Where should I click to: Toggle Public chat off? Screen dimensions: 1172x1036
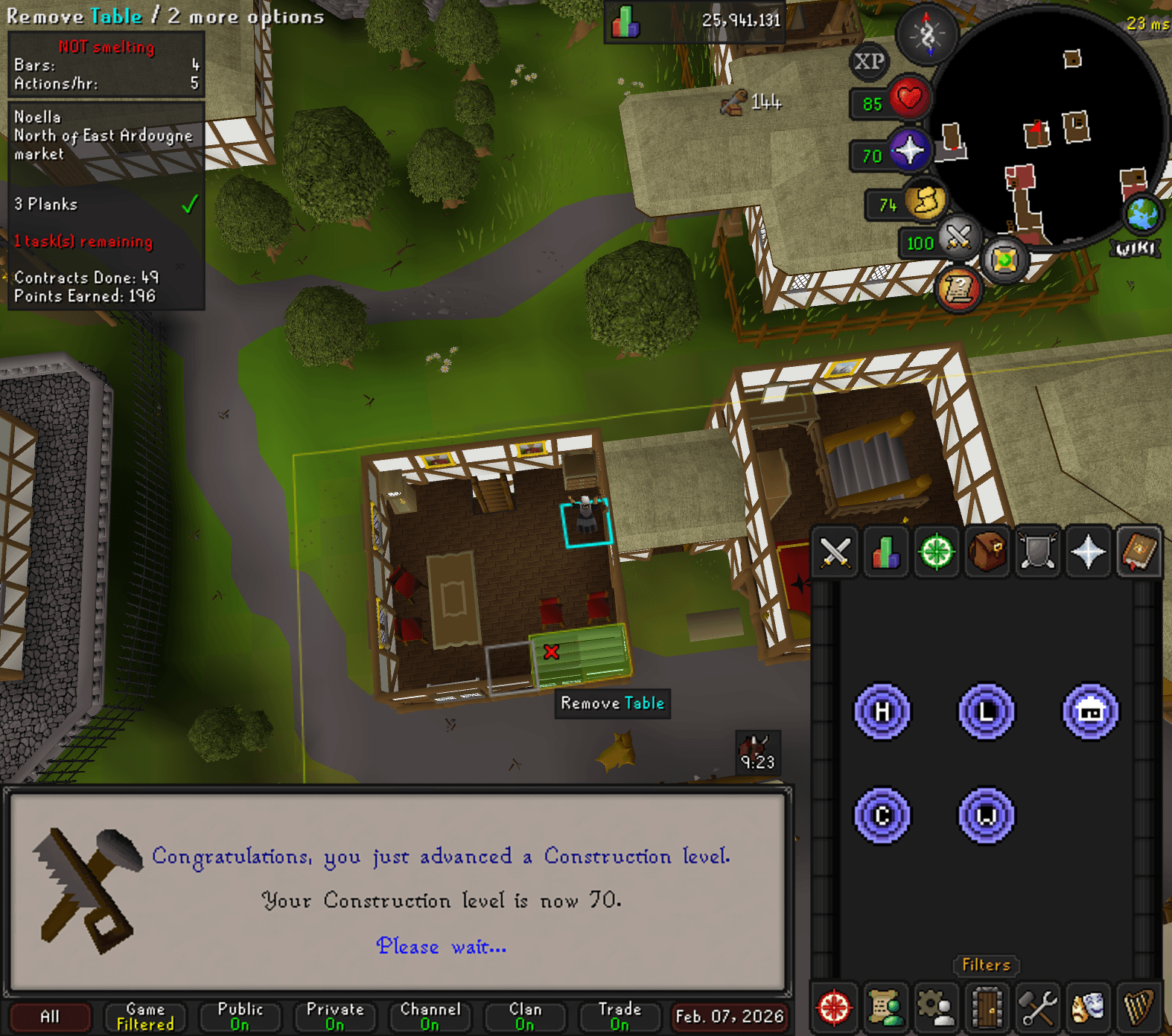(240, 1017)
